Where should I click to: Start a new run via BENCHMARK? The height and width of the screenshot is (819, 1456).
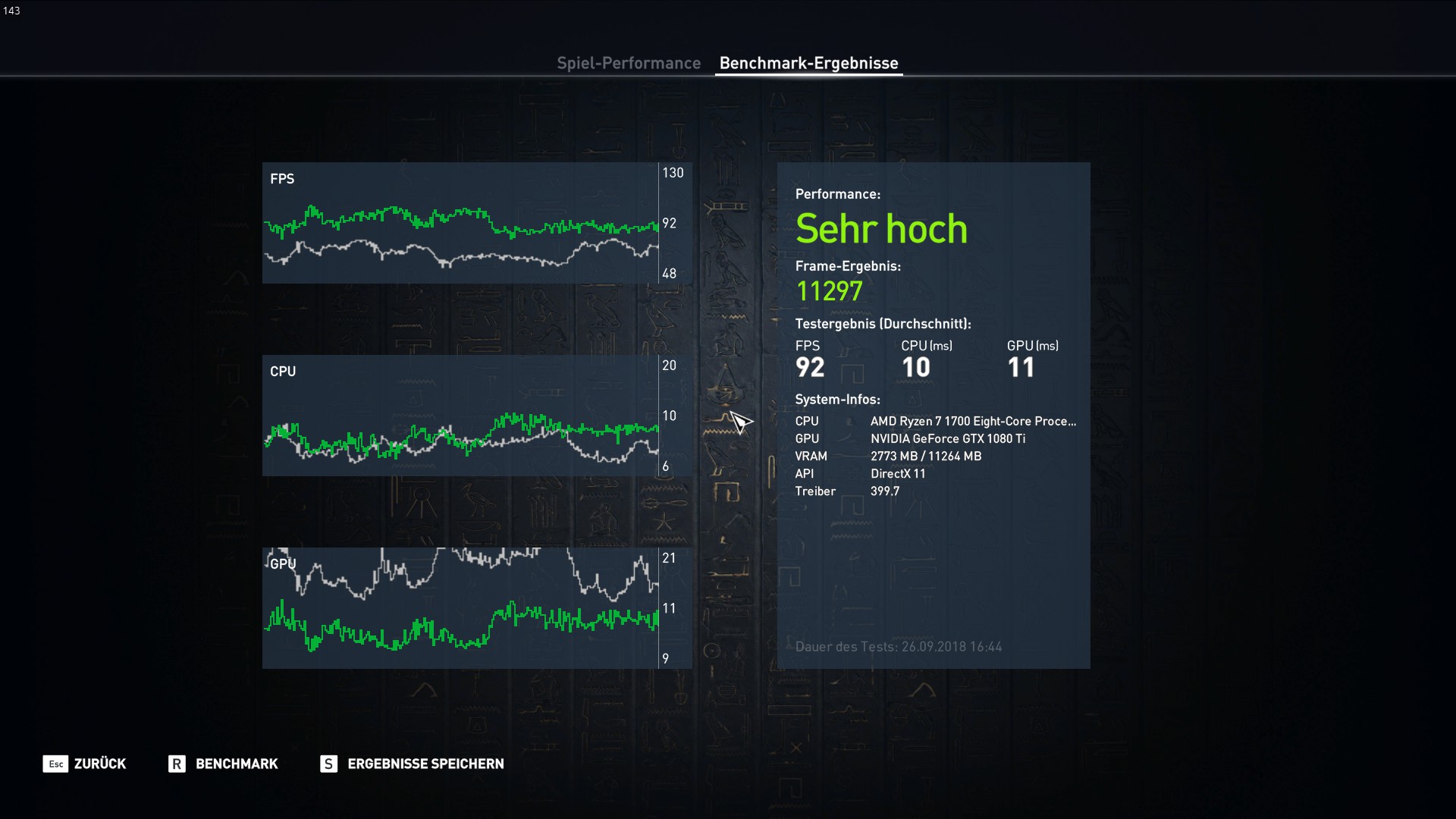pyautogui.click(x=236, y=764)
